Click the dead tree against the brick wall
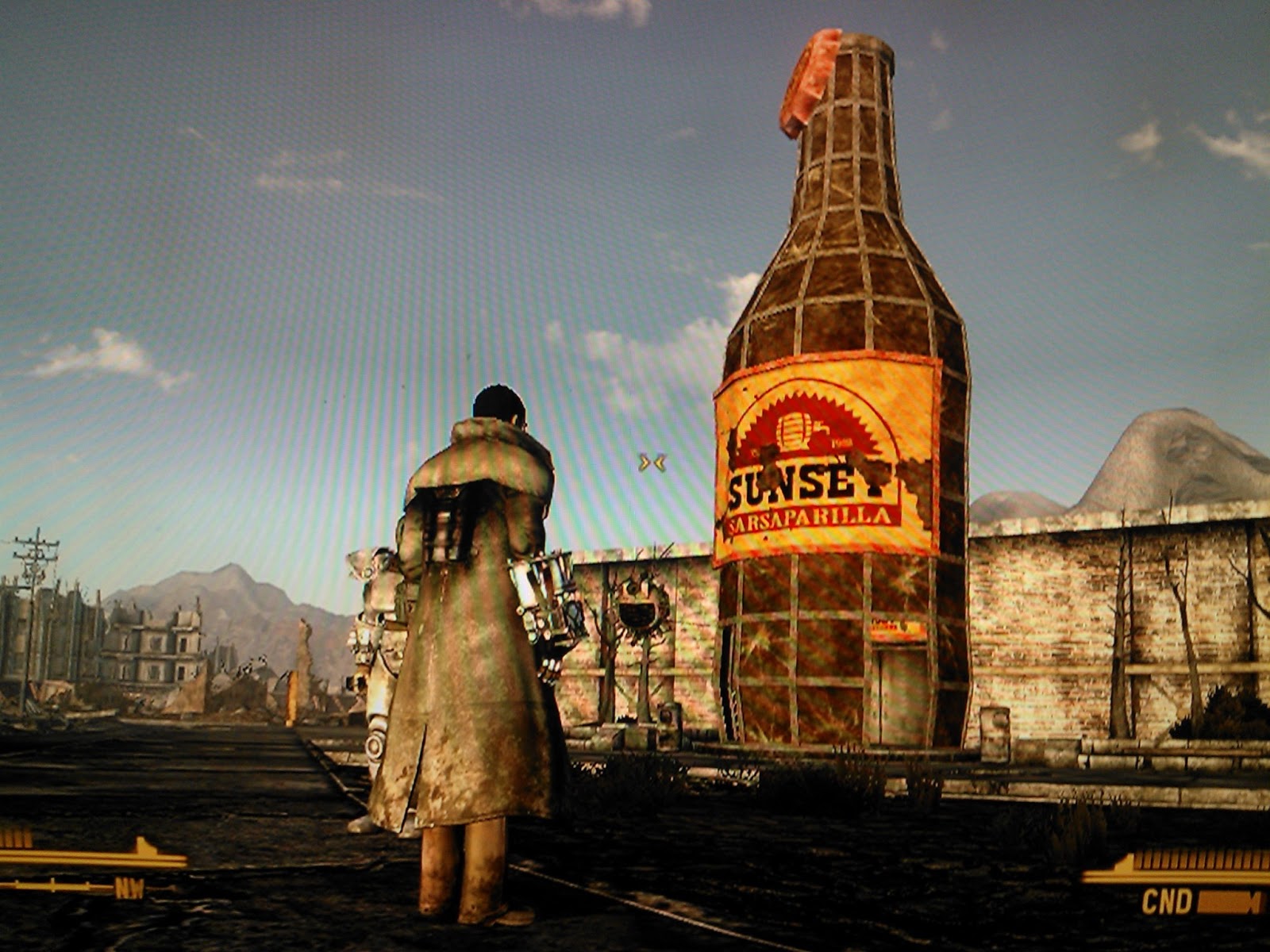The height and width of the screenshot is (952, 1270). point(1121,627)
